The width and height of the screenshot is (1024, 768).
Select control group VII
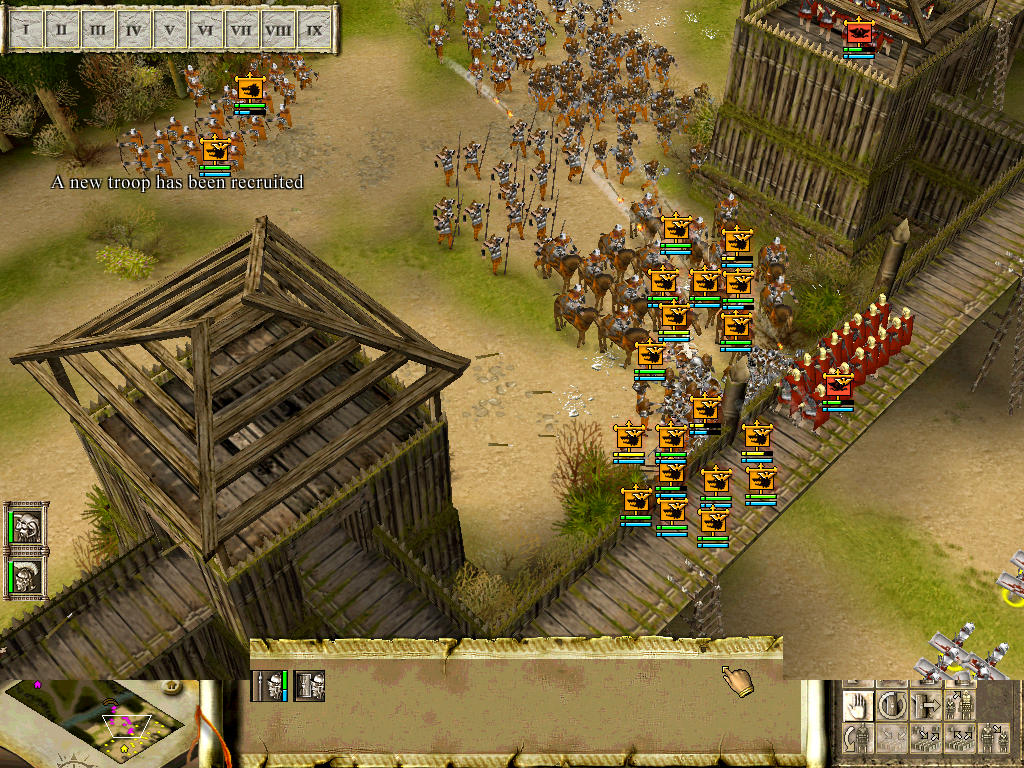pos(241,30)
